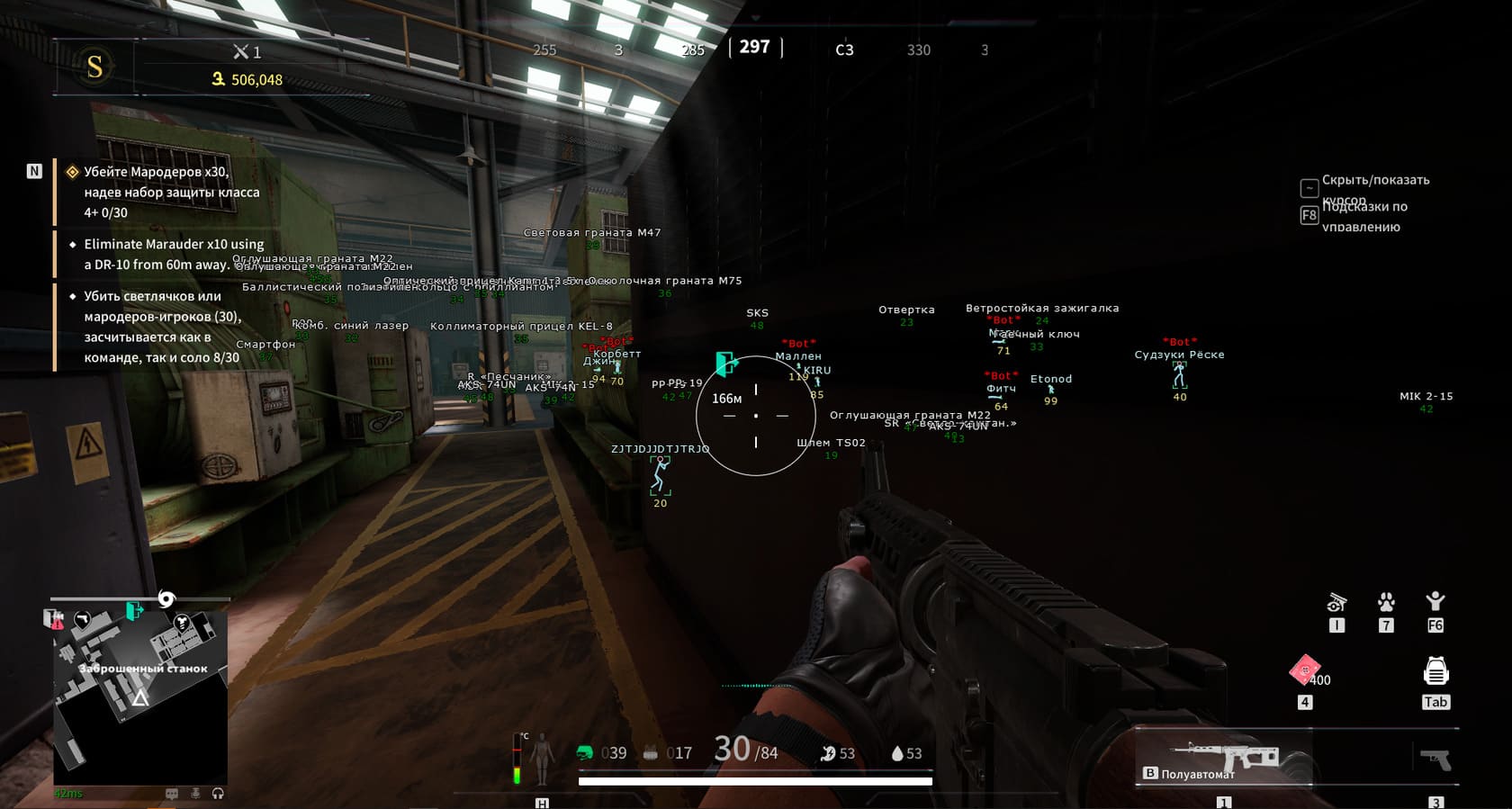
Task: Select the green exit marker on minimap
Action: (x=134, y=612)
